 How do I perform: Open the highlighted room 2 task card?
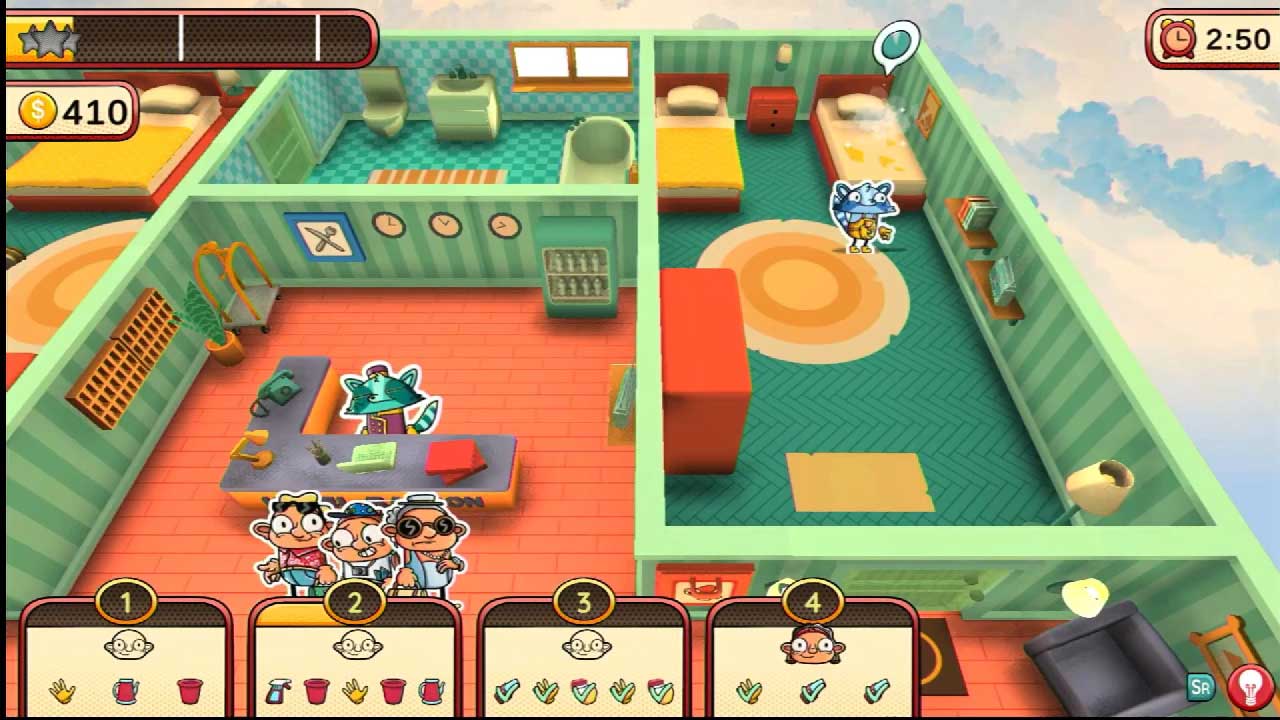[356, 662]
